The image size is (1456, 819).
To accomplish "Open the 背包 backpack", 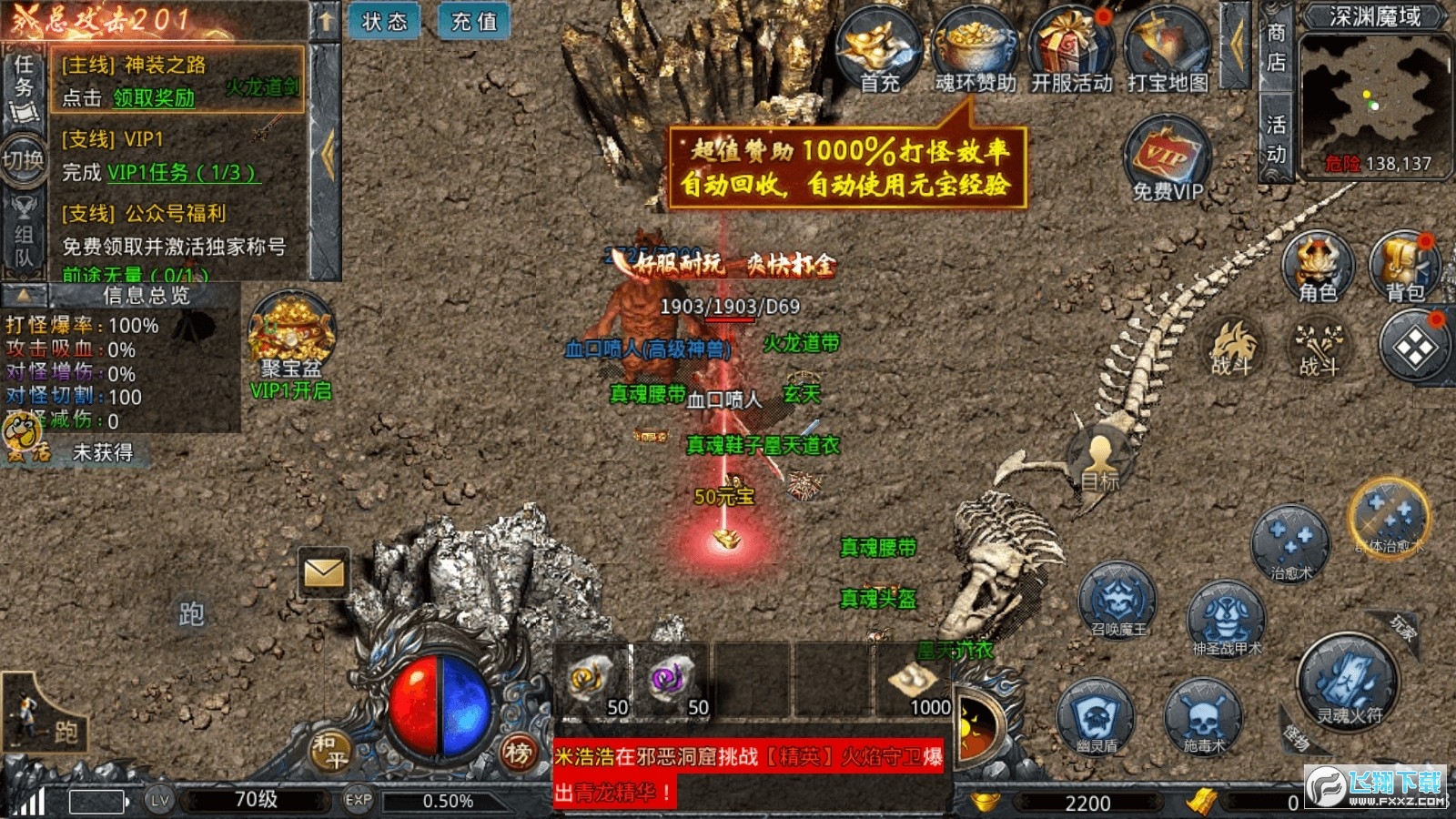I will 1404,264.
